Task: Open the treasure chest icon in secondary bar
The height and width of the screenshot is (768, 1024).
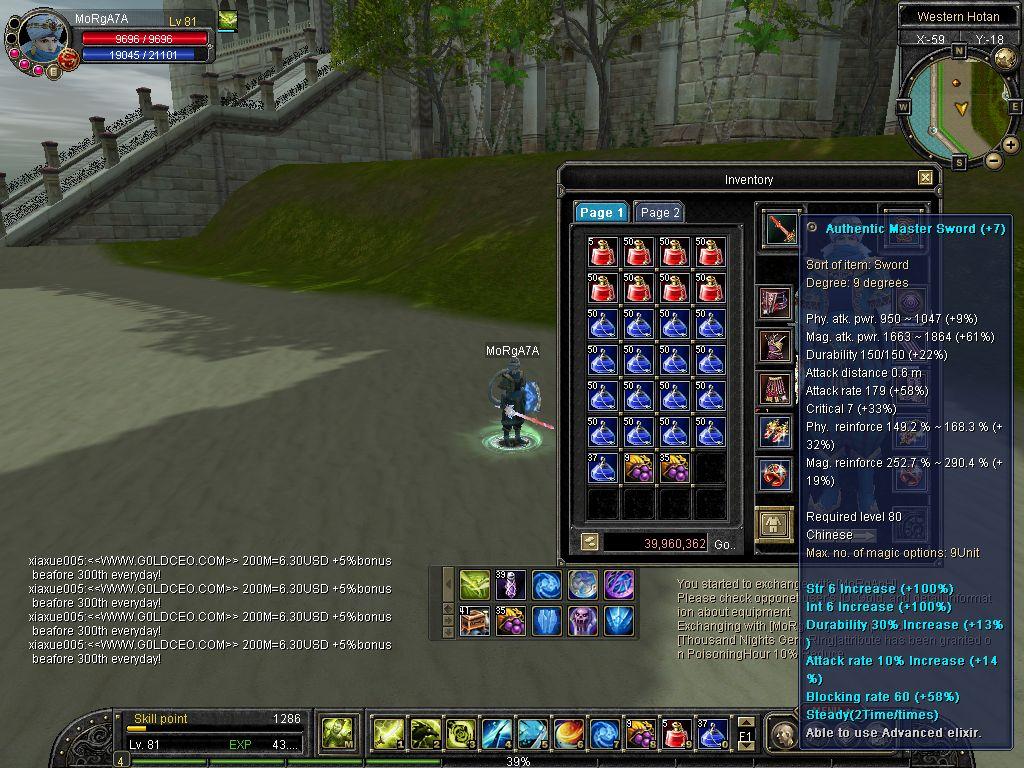Action: click(x=475, y=621)
